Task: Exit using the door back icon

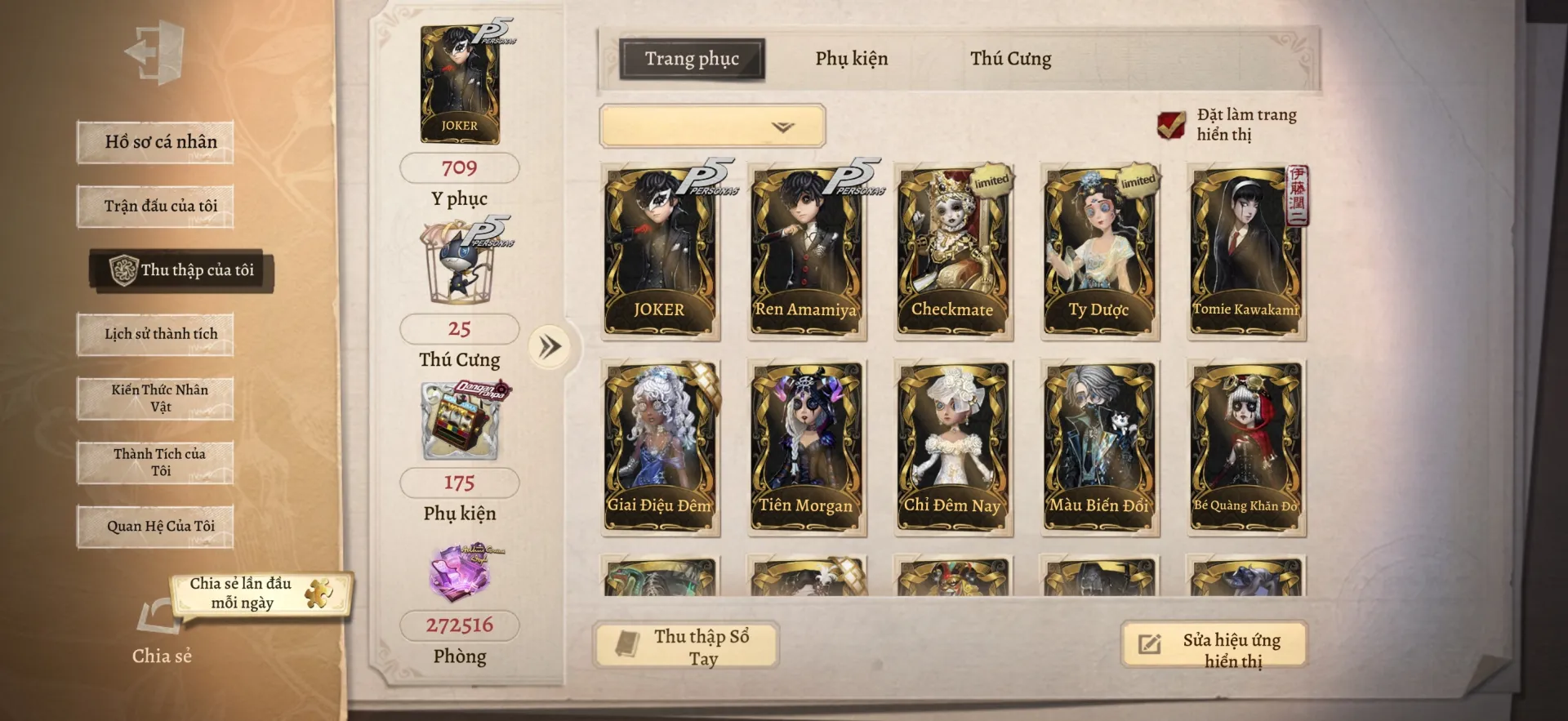Action: tap(155, 53)
